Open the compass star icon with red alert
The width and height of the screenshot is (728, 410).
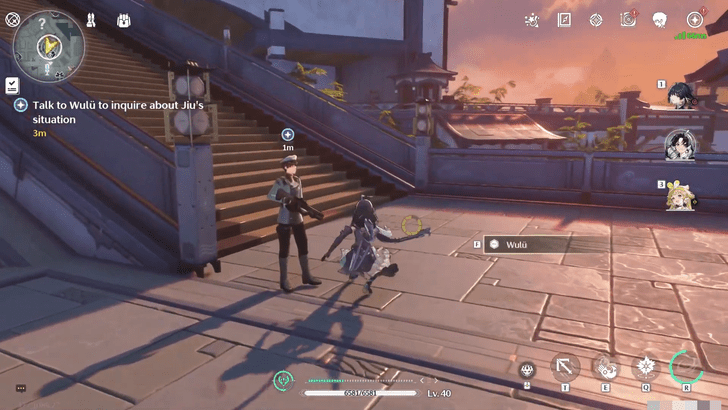coord(694,19)
